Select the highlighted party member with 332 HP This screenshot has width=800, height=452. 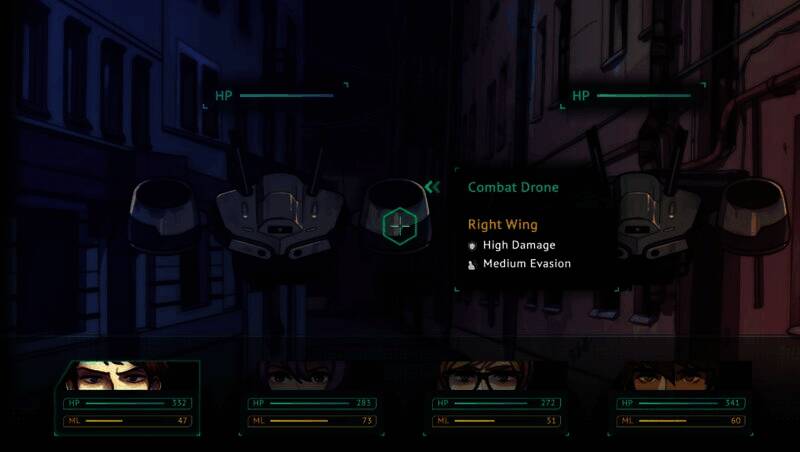(128, 377)
